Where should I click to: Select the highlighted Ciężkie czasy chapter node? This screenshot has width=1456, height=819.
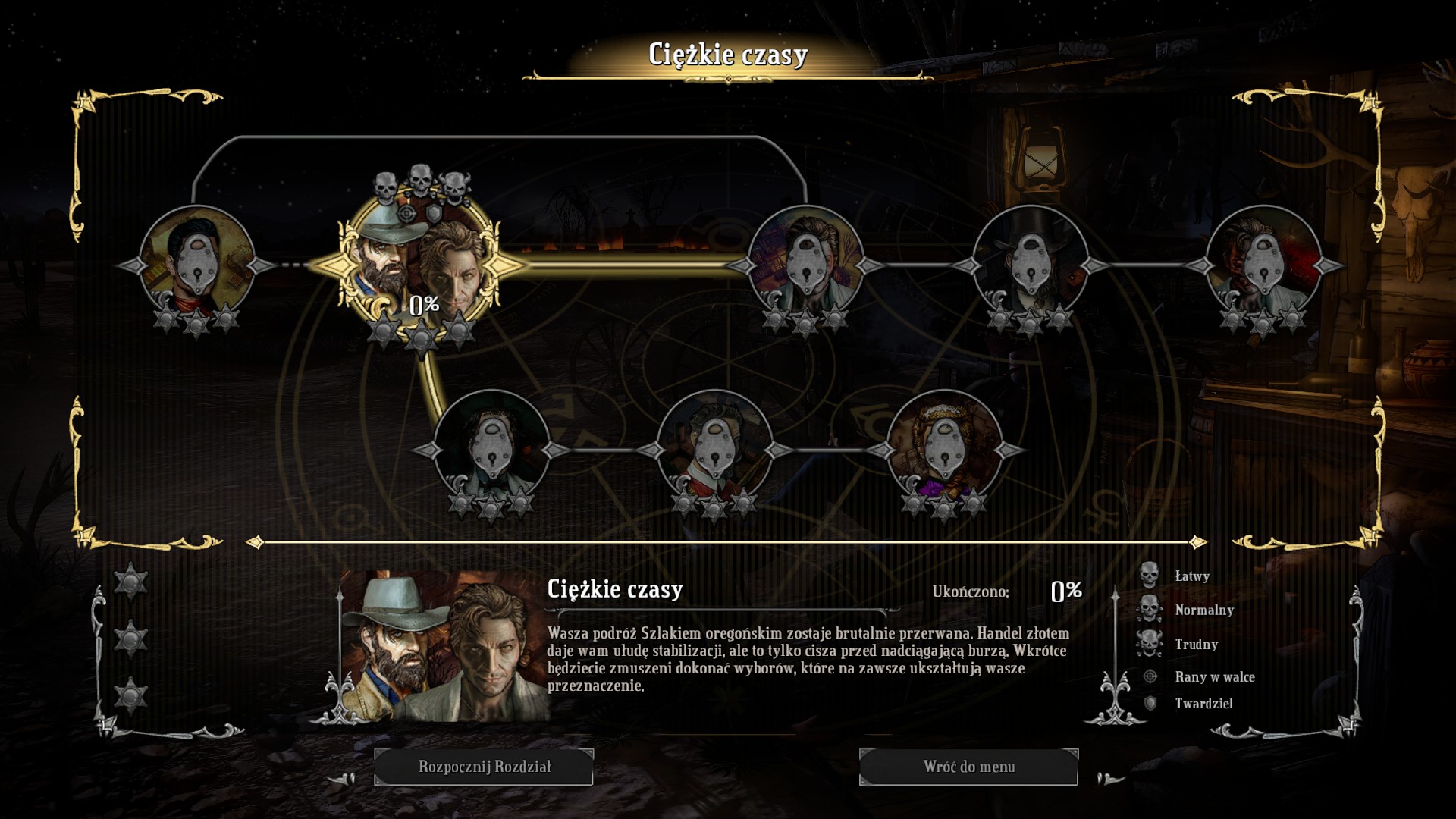tap(419, 265)
